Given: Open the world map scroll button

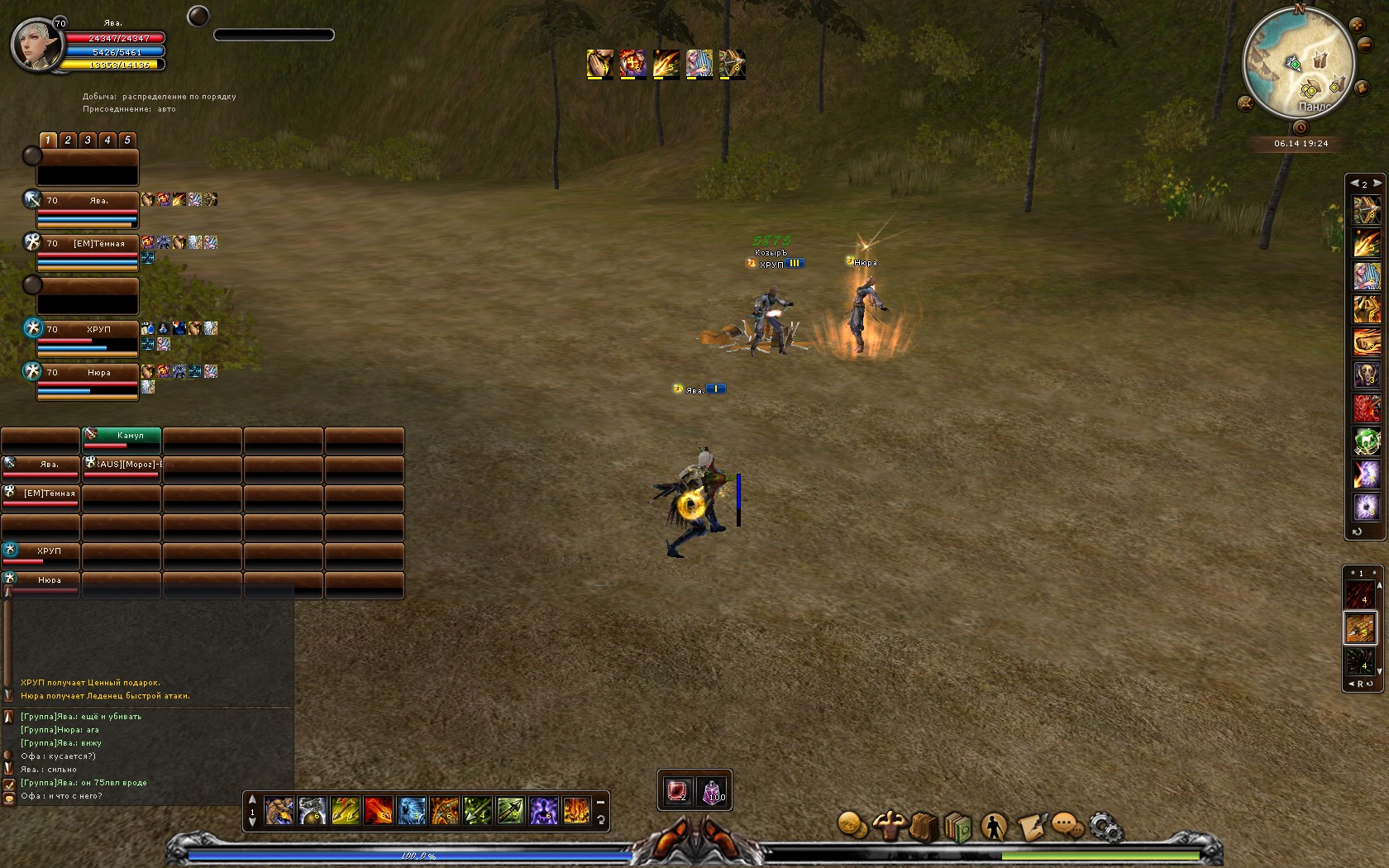Looking at the screenshot, I should point(1361,86).
